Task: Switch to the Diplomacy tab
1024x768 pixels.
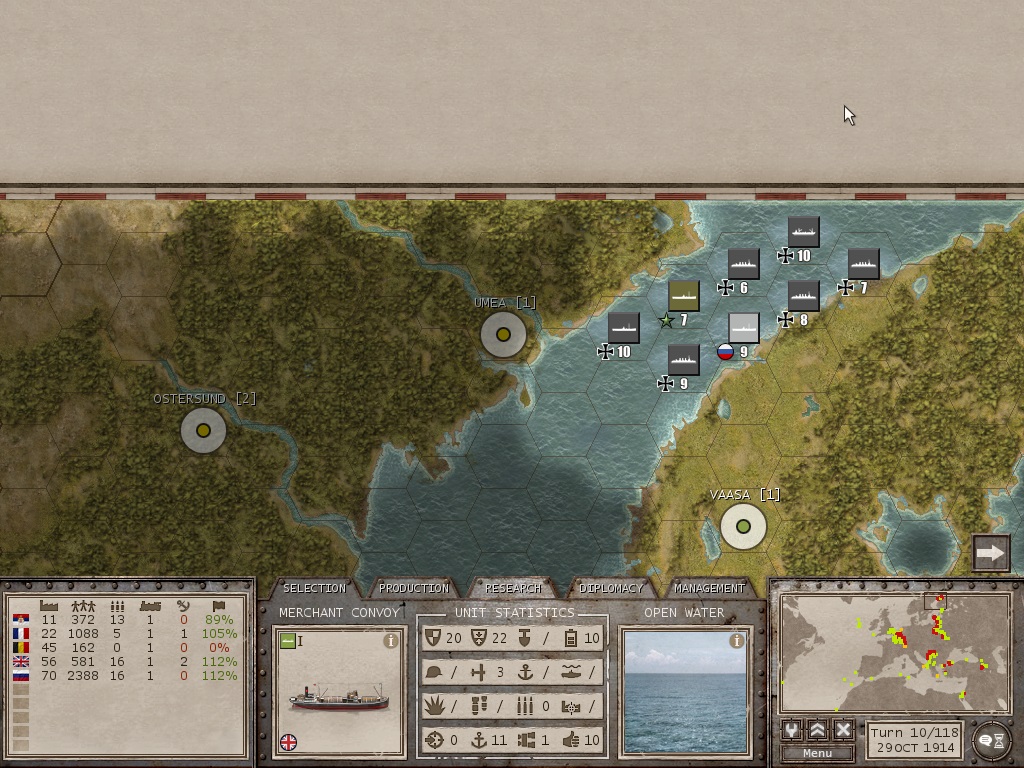Action: 611,588
